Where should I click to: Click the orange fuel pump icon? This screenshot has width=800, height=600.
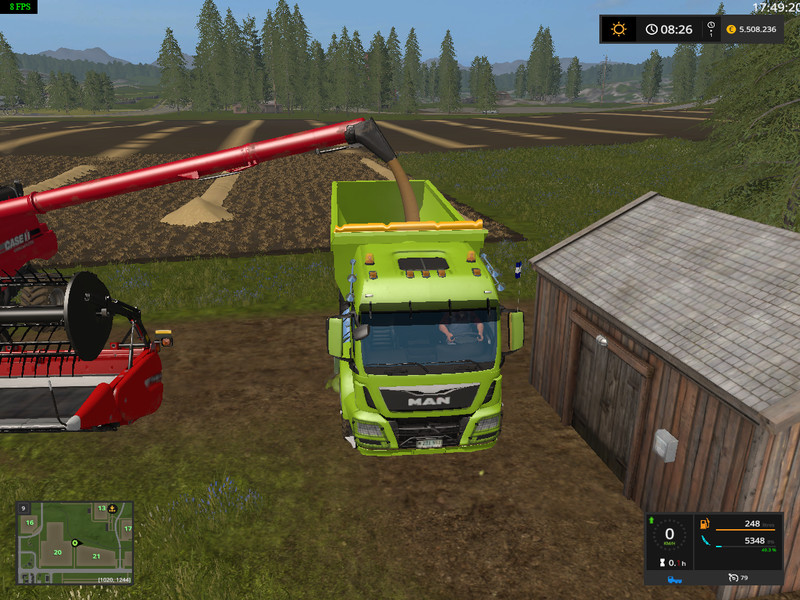click(705, 523)
